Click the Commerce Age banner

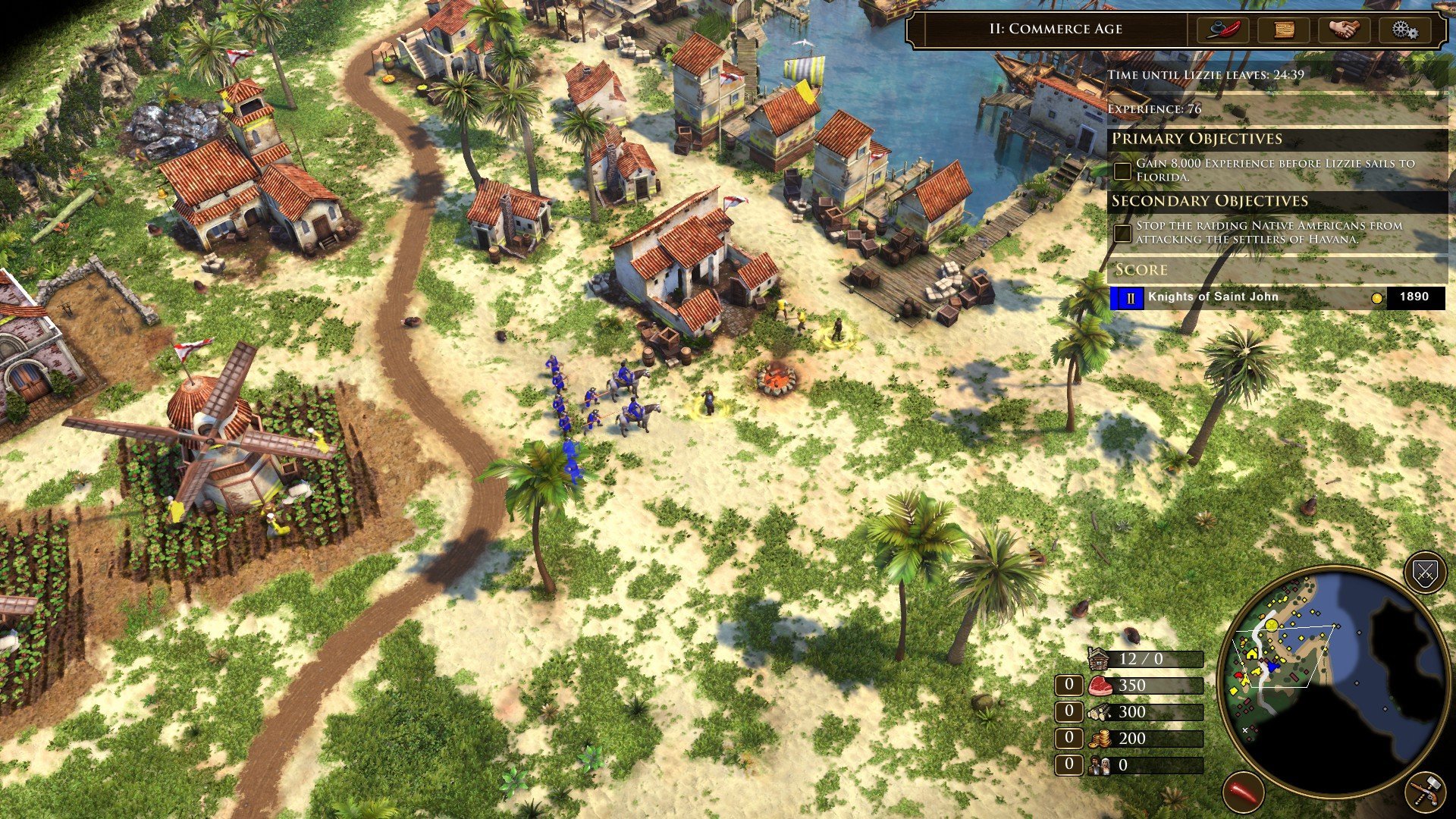[x=1055, y=30]
